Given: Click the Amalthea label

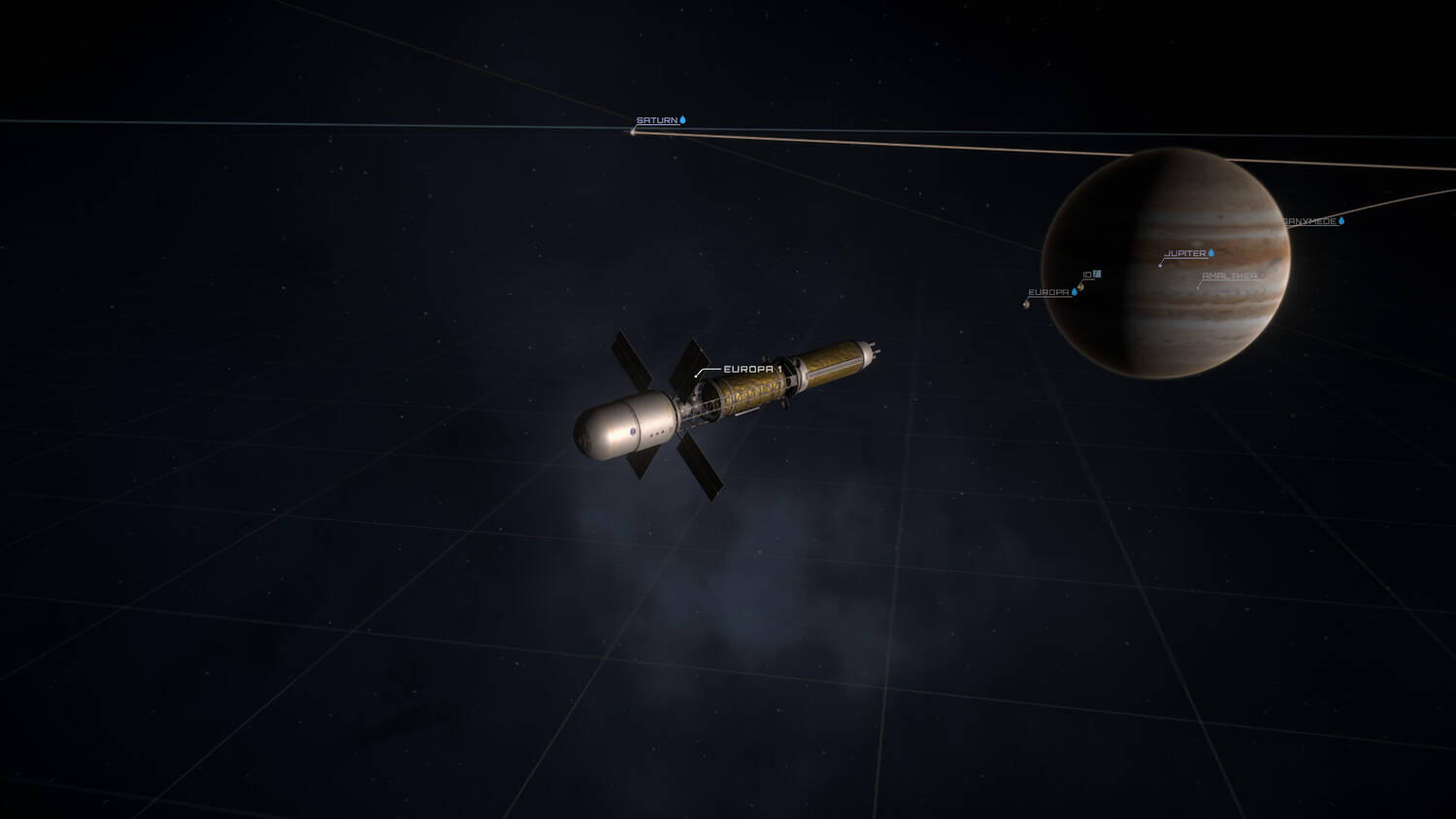Looking at the screenshot, I should coord(1229,277).
